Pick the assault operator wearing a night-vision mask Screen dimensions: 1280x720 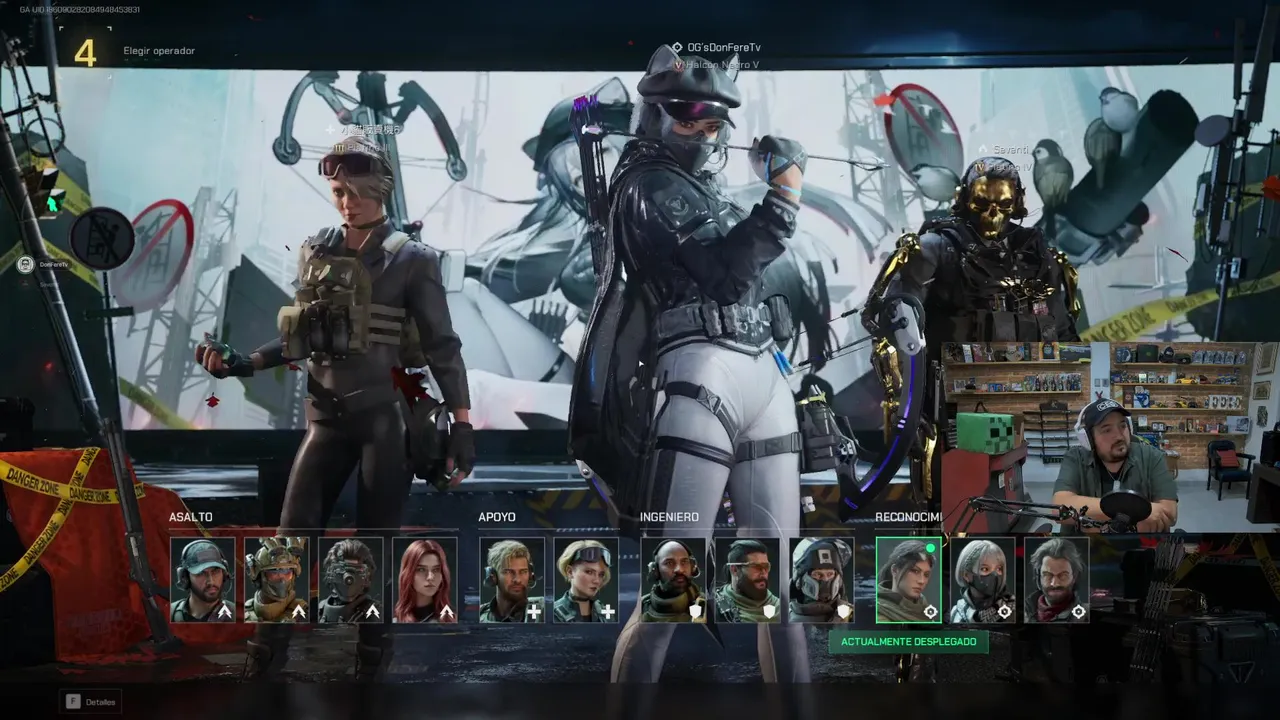coord(351,580)
